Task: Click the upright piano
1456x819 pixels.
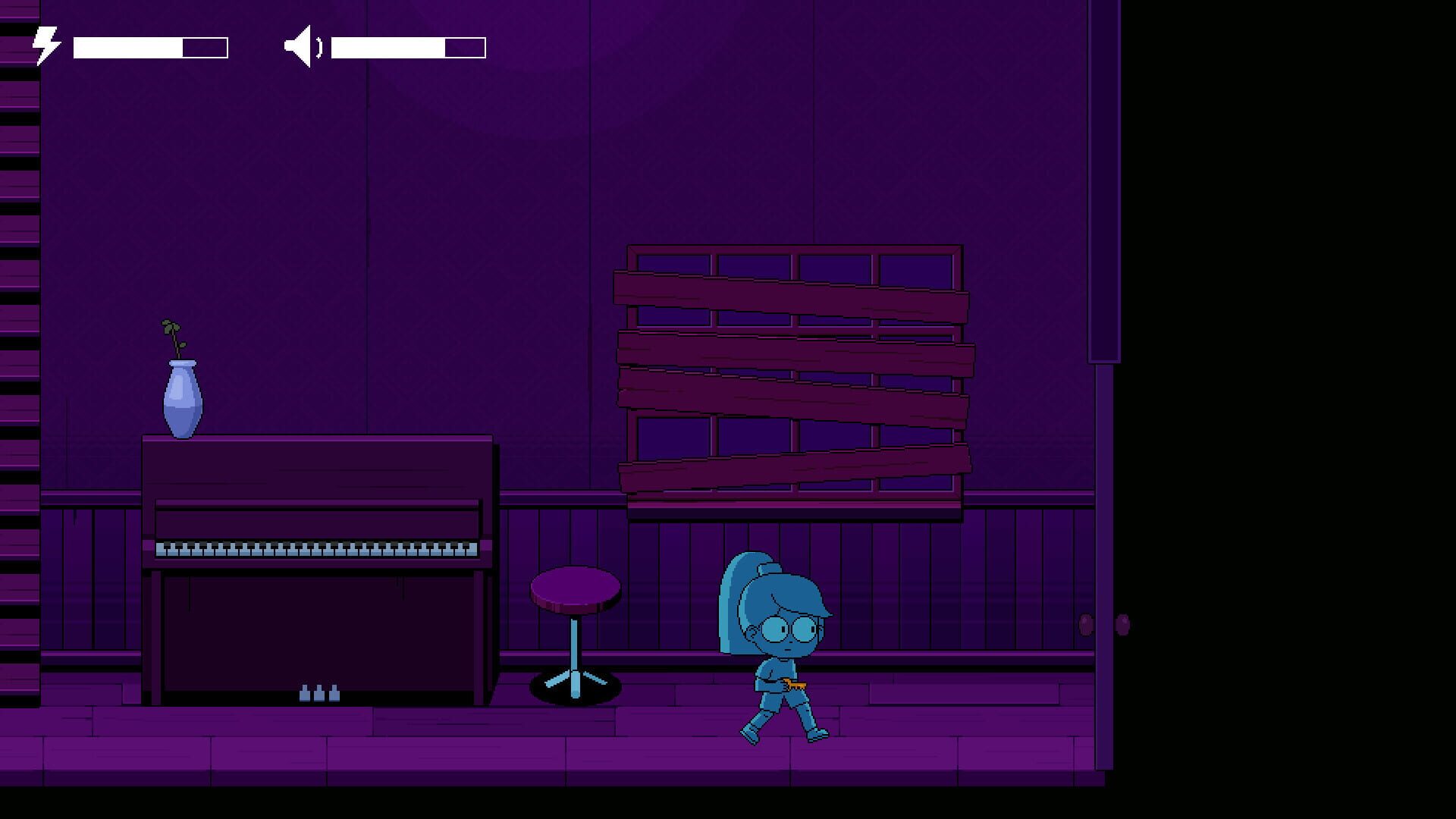Action: coord(318,569)
